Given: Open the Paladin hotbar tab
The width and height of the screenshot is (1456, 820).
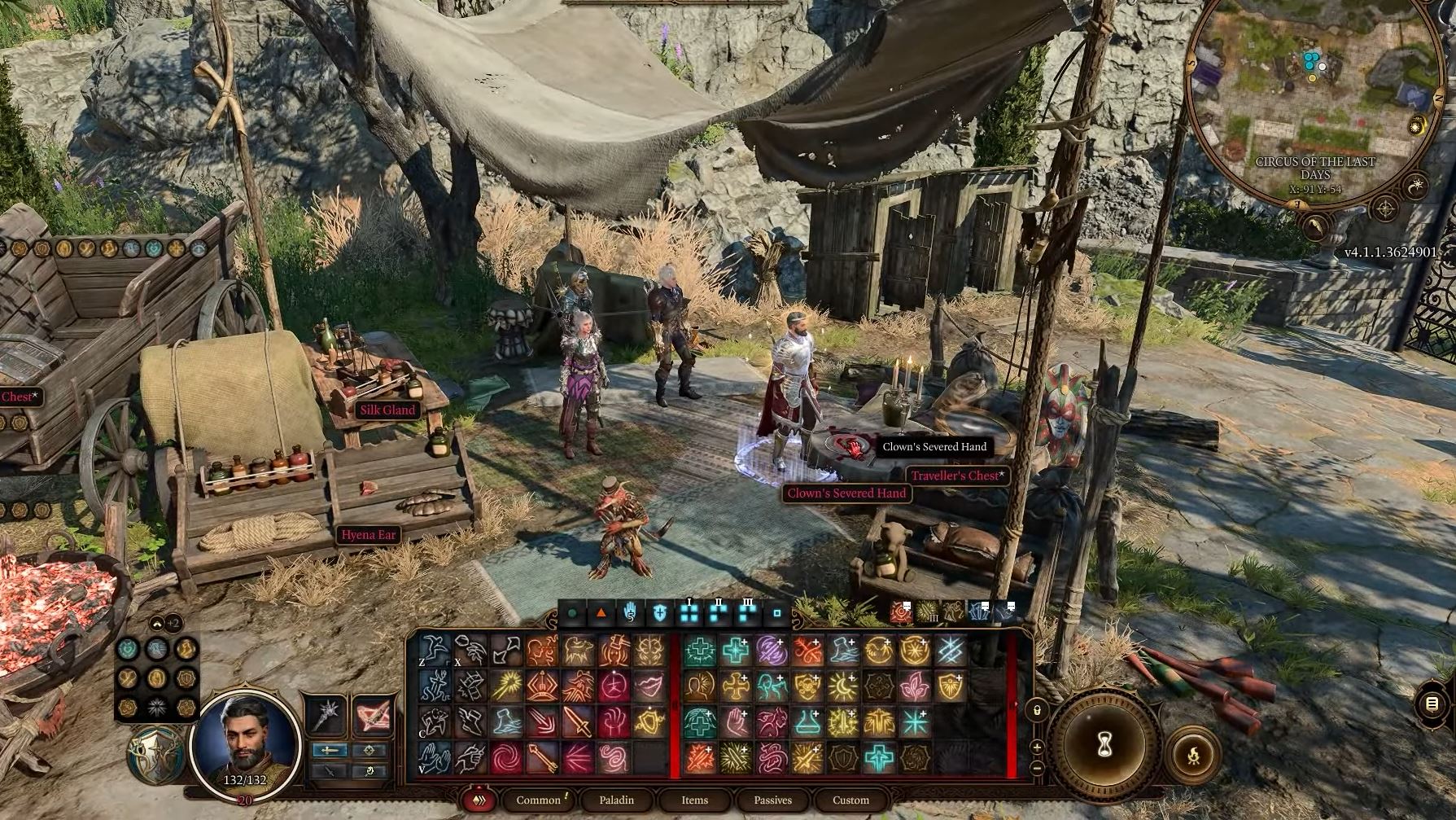Looking at the screenshot, I should (616, 800).
